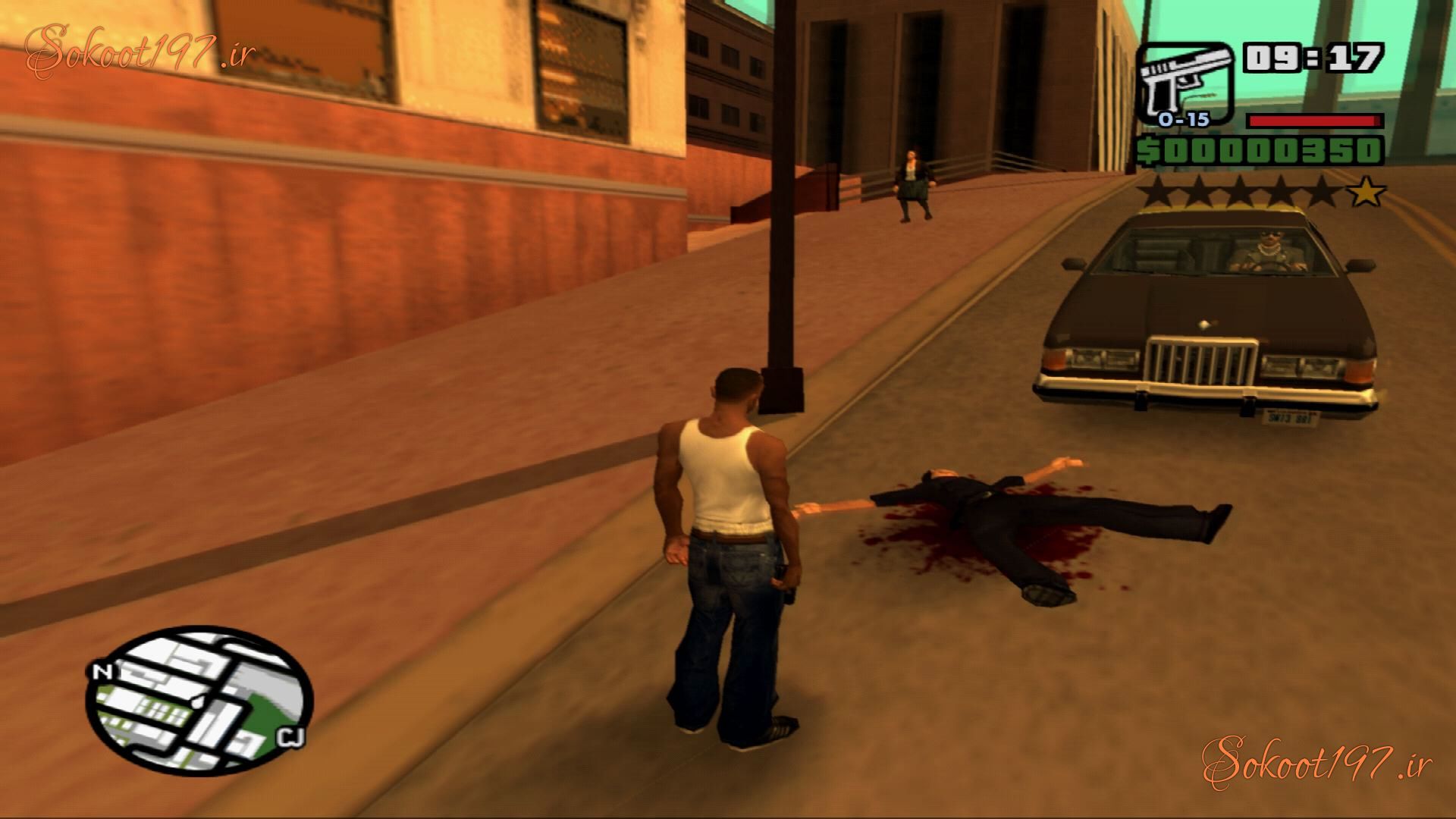Click the north N marker on radar
1456x819 pixels.
point(100,672)
